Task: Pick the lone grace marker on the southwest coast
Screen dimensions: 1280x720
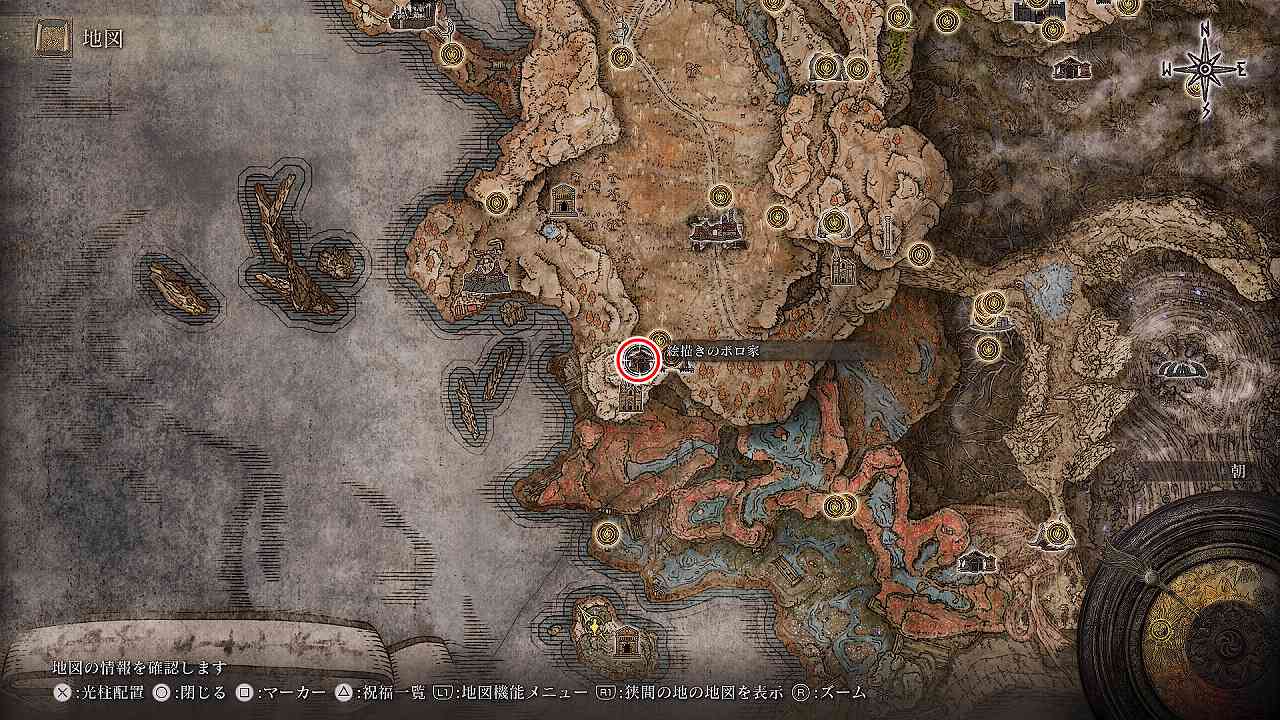Action: point(606,533)
